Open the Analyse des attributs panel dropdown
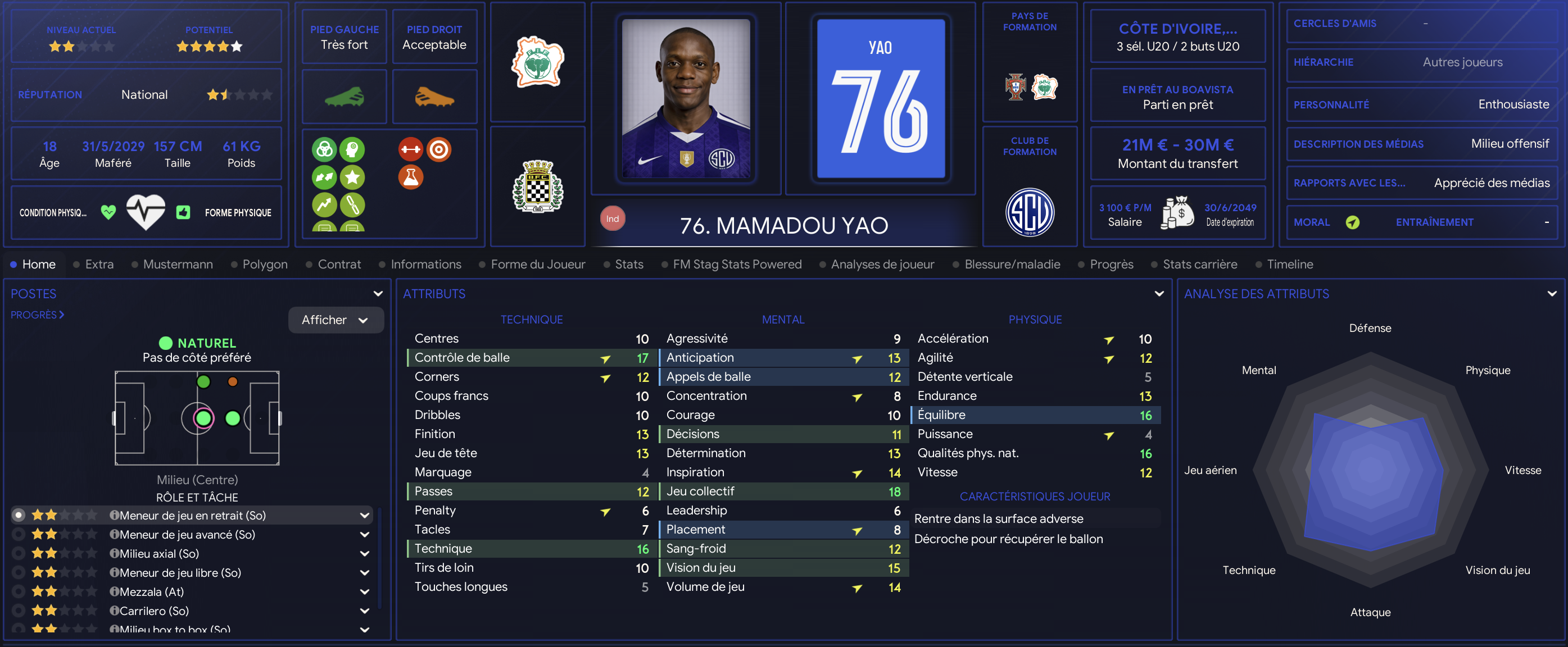This screenshot has height=647, width=1568. tap(1552, 294)
